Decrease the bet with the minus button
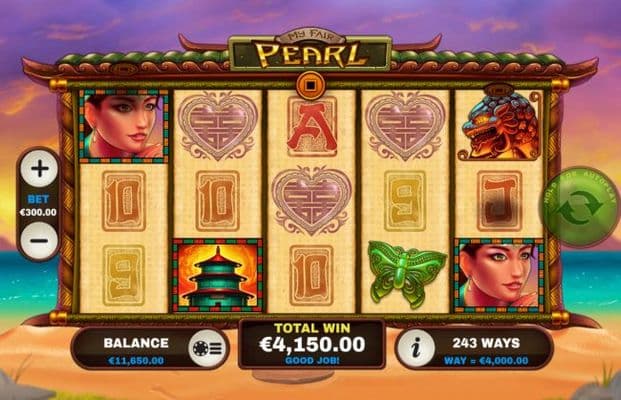621x400 pixels. [39, 241]
